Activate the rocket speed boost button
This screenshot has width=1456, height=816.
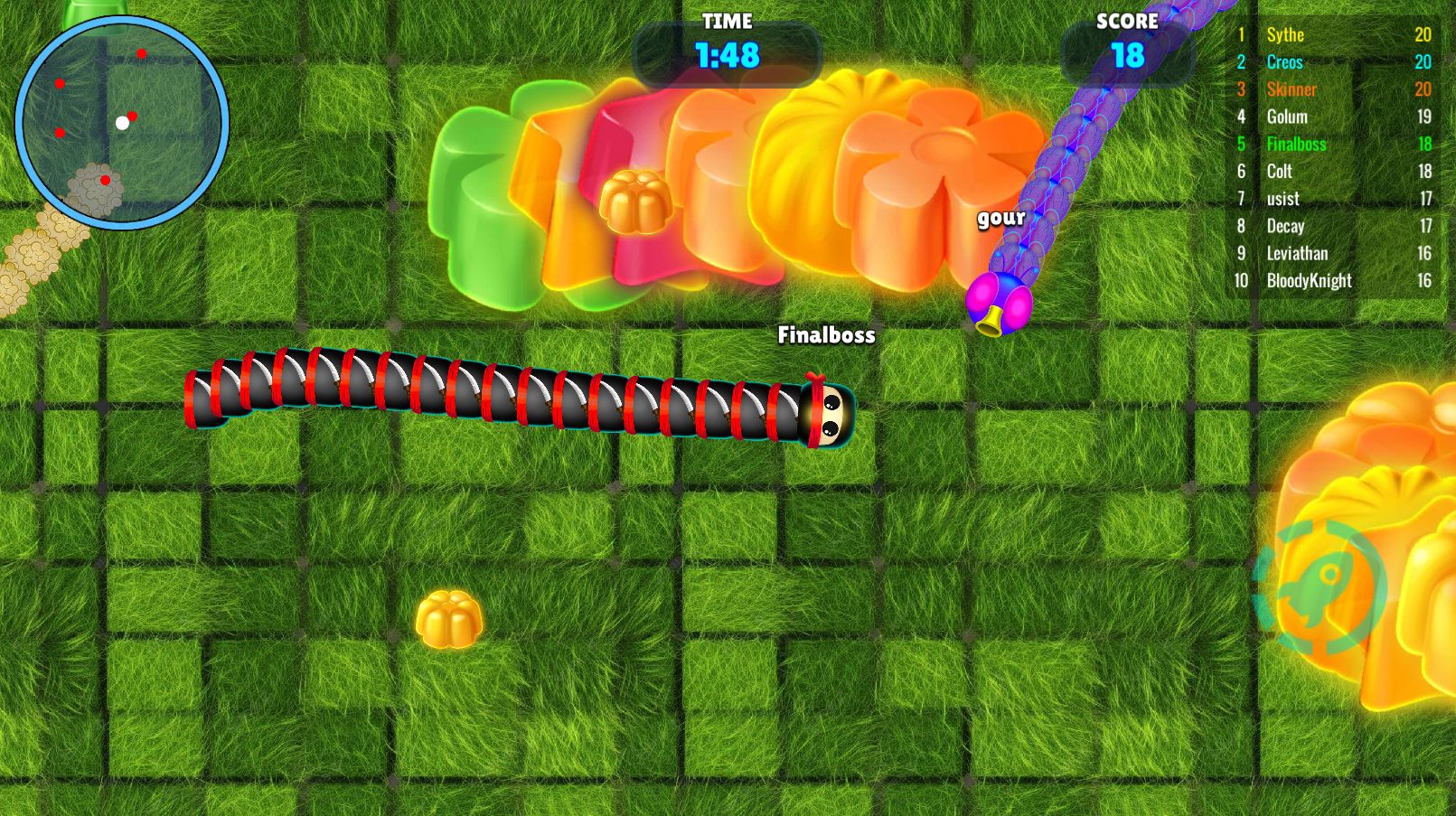[x=1320, y=586]
